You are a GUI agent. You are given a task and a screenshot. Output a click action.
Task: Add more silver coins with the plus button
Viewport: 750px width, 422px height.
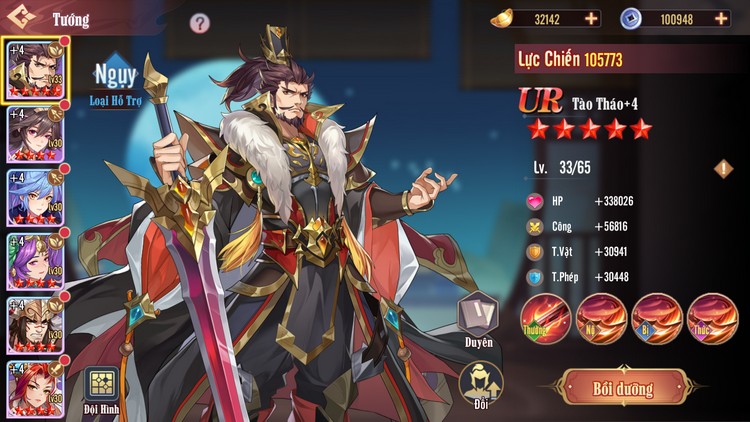coord(722,18)
